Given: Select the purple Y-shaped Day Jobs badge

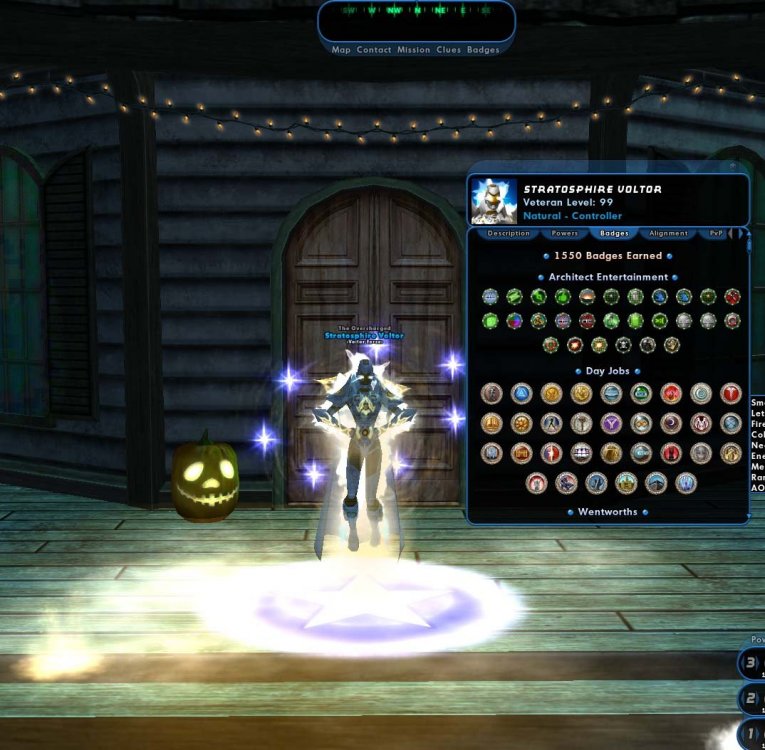Looking at the screenshot, I should (x=611, y=423).
